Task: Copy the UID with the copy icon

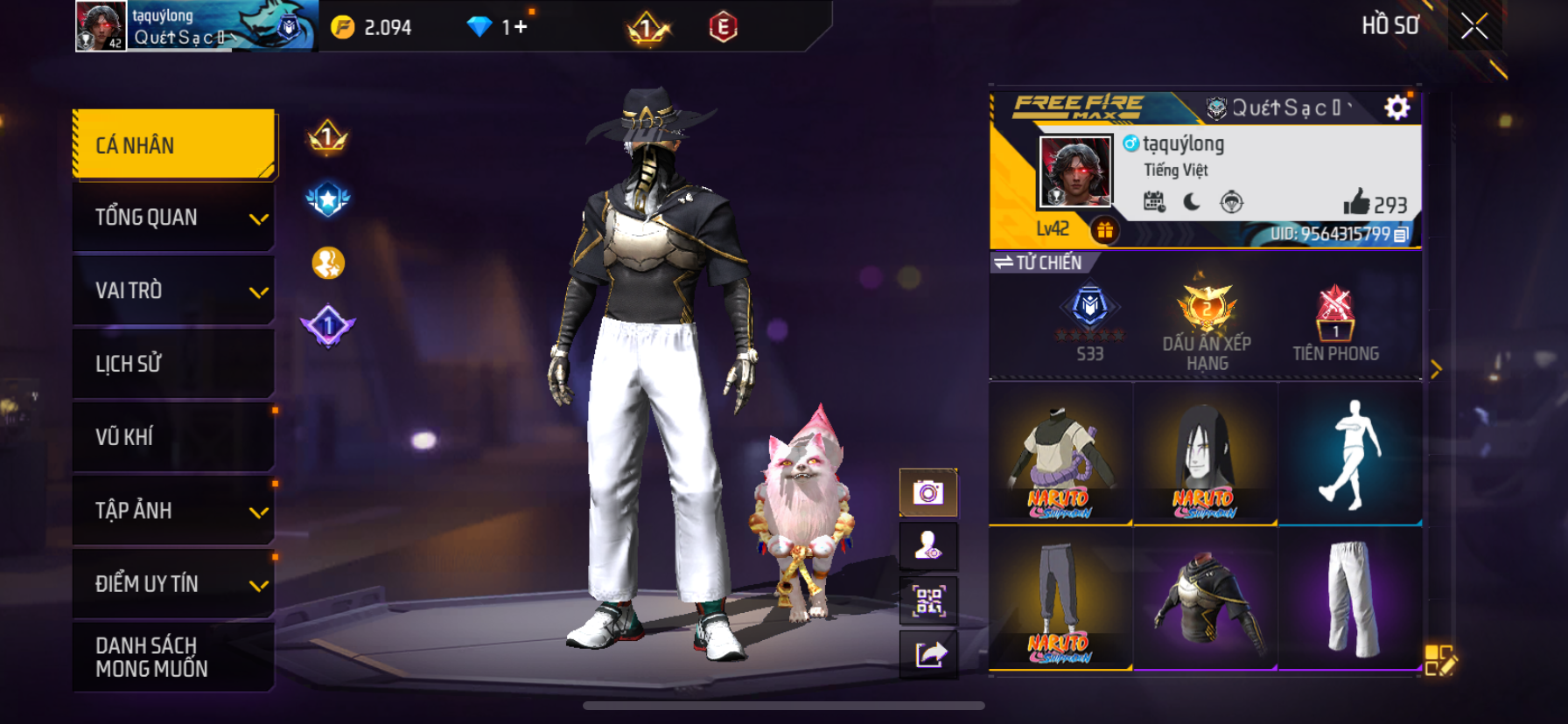Action: (1401, 234)
